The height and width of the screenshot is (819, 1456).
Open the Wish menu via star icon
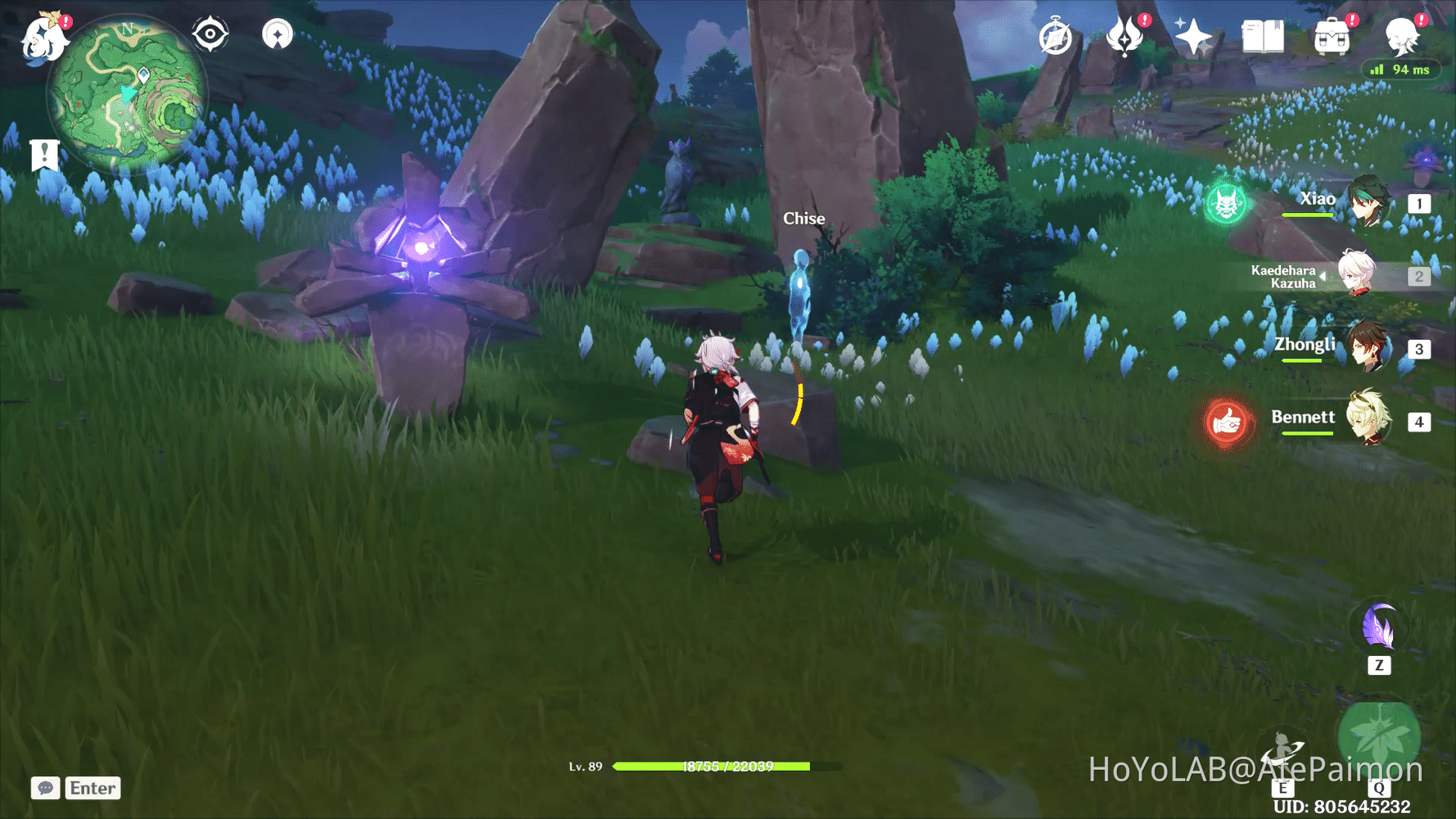[1193, 36]
